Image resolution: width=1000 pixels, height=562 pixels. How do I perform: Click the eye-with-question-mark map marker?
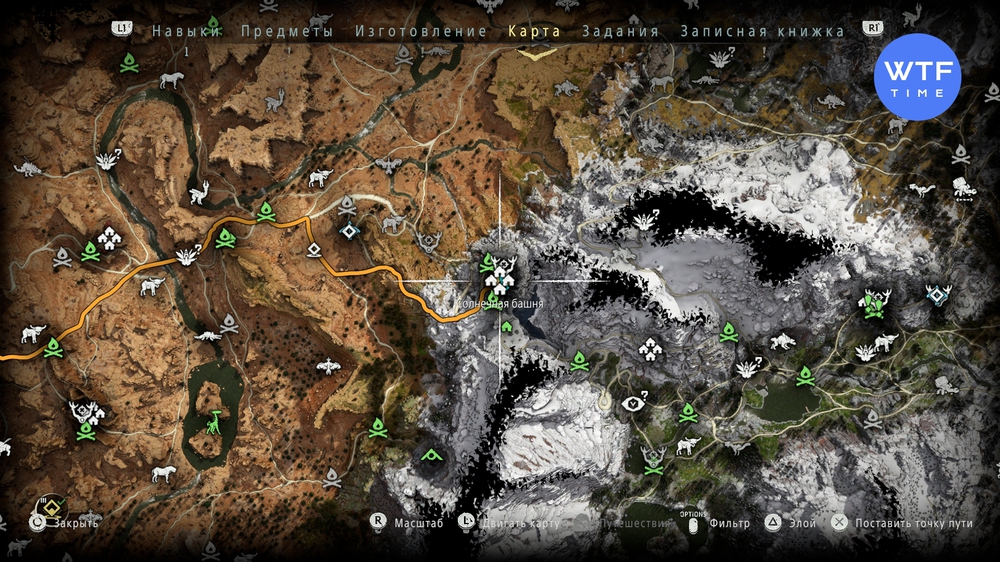(x=634, y=403)
